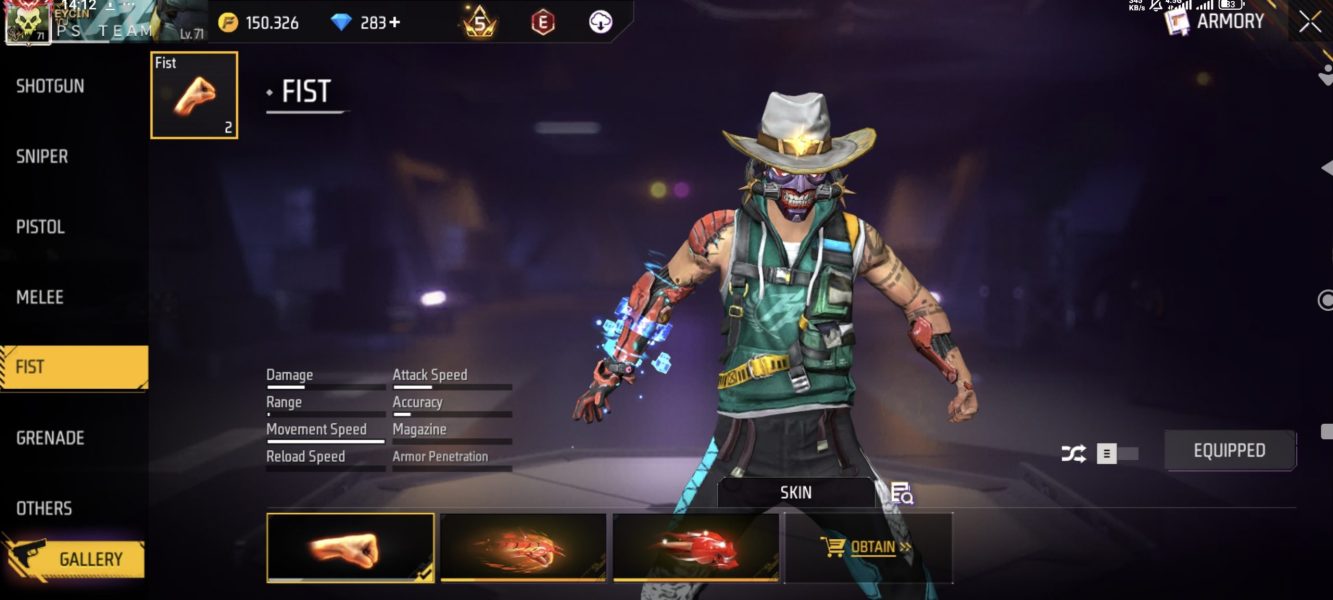Add diamonds using the plus button
The height and width of the screenshot is (600, 1333).
tap(394, 22)
